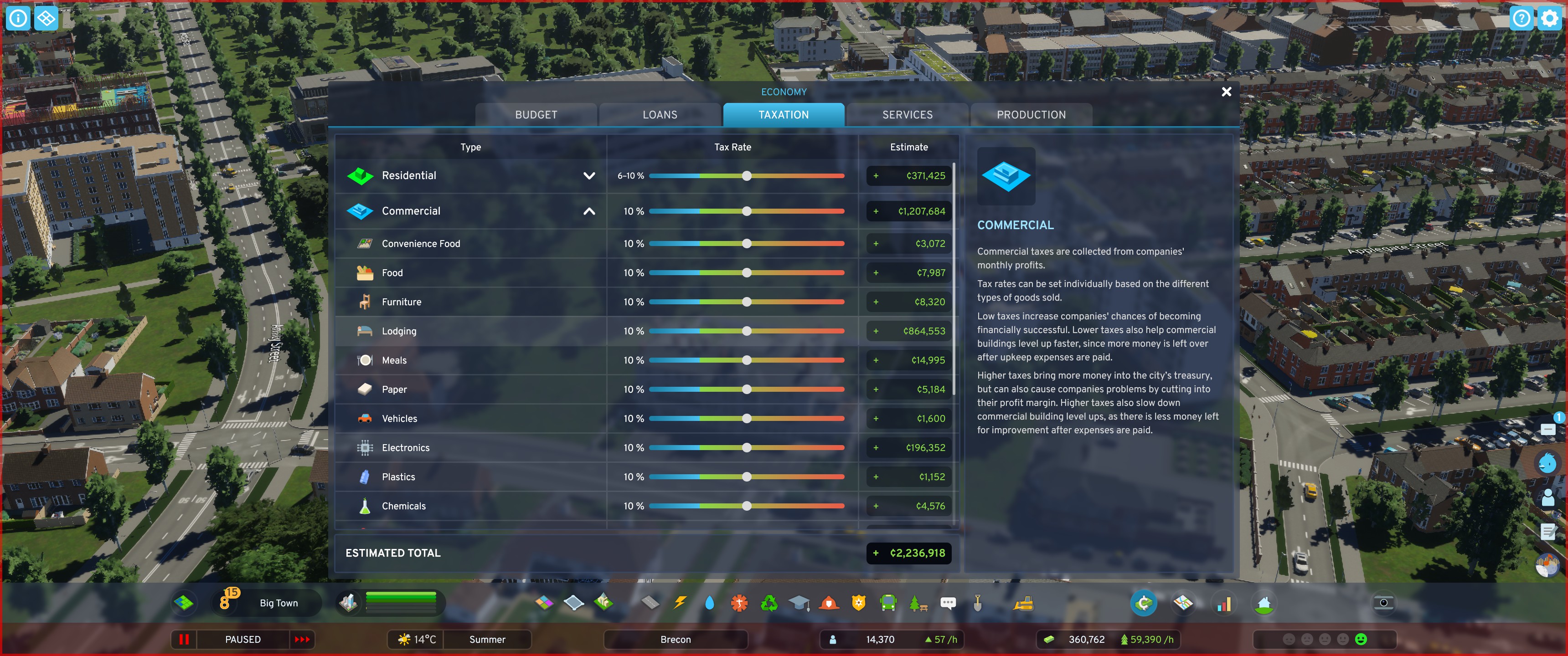Pause the simulation
Viewport: 1568px width, 656px height.
tap(185, 640)
